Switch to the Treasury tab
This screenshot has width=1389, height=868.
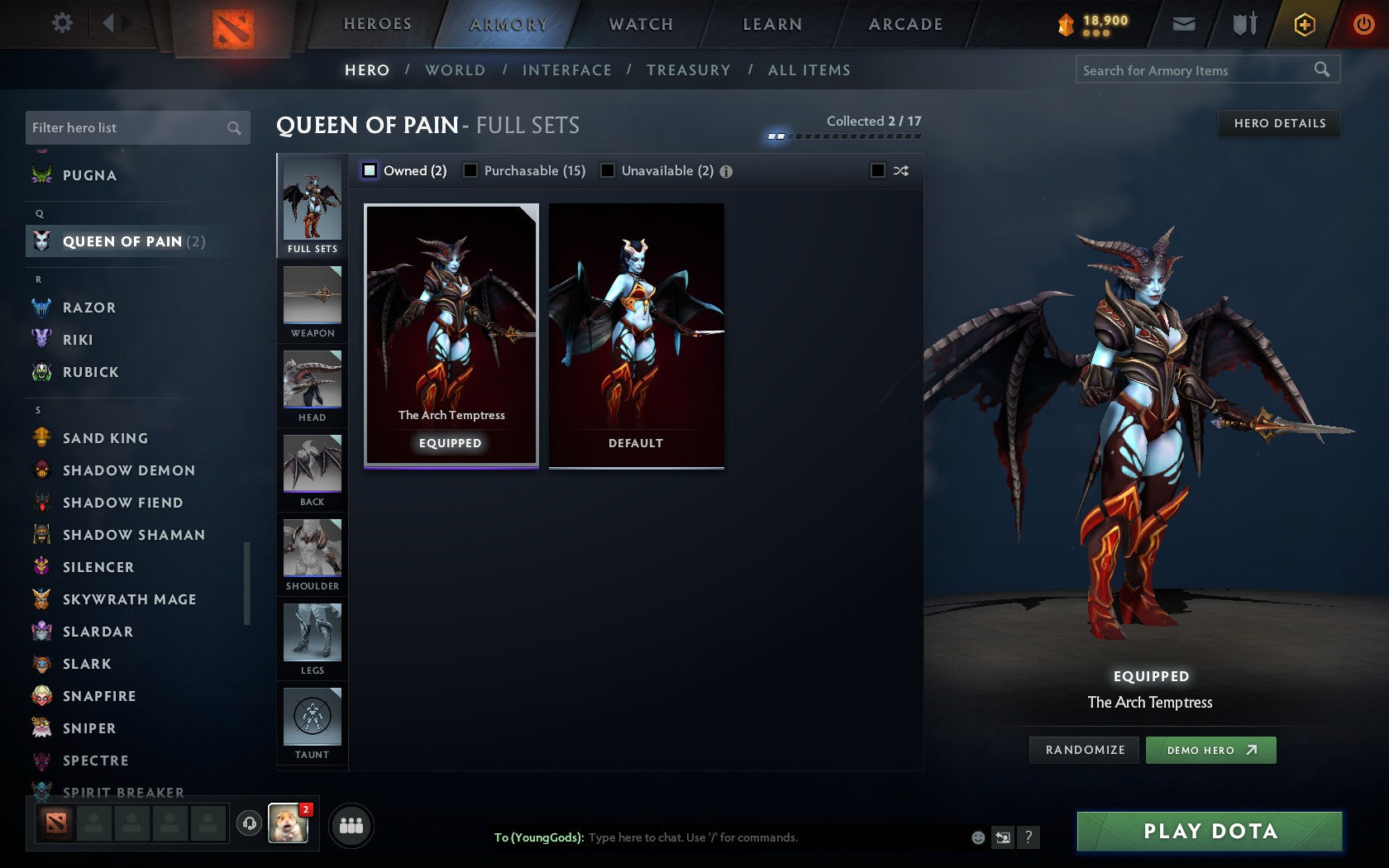coord(689,70)
